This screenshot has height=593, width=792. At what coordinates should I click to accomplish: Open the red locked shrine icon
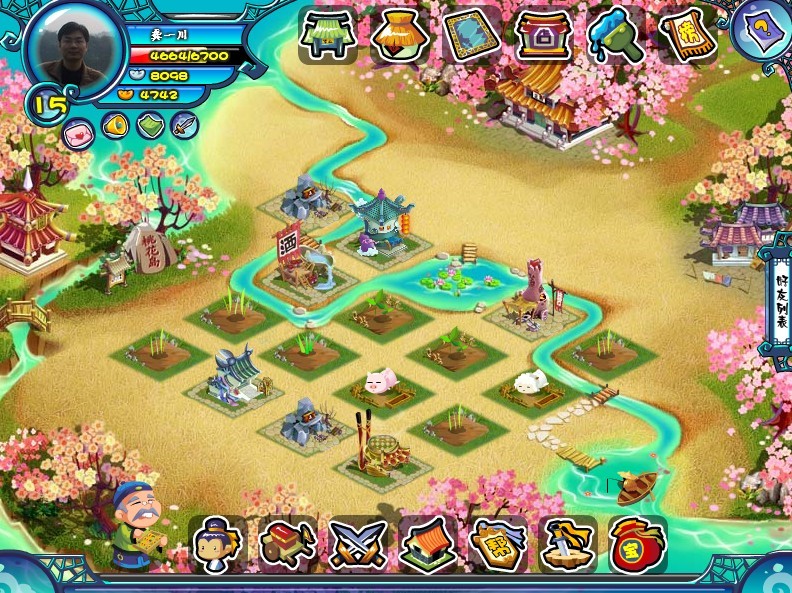point(543,36)
